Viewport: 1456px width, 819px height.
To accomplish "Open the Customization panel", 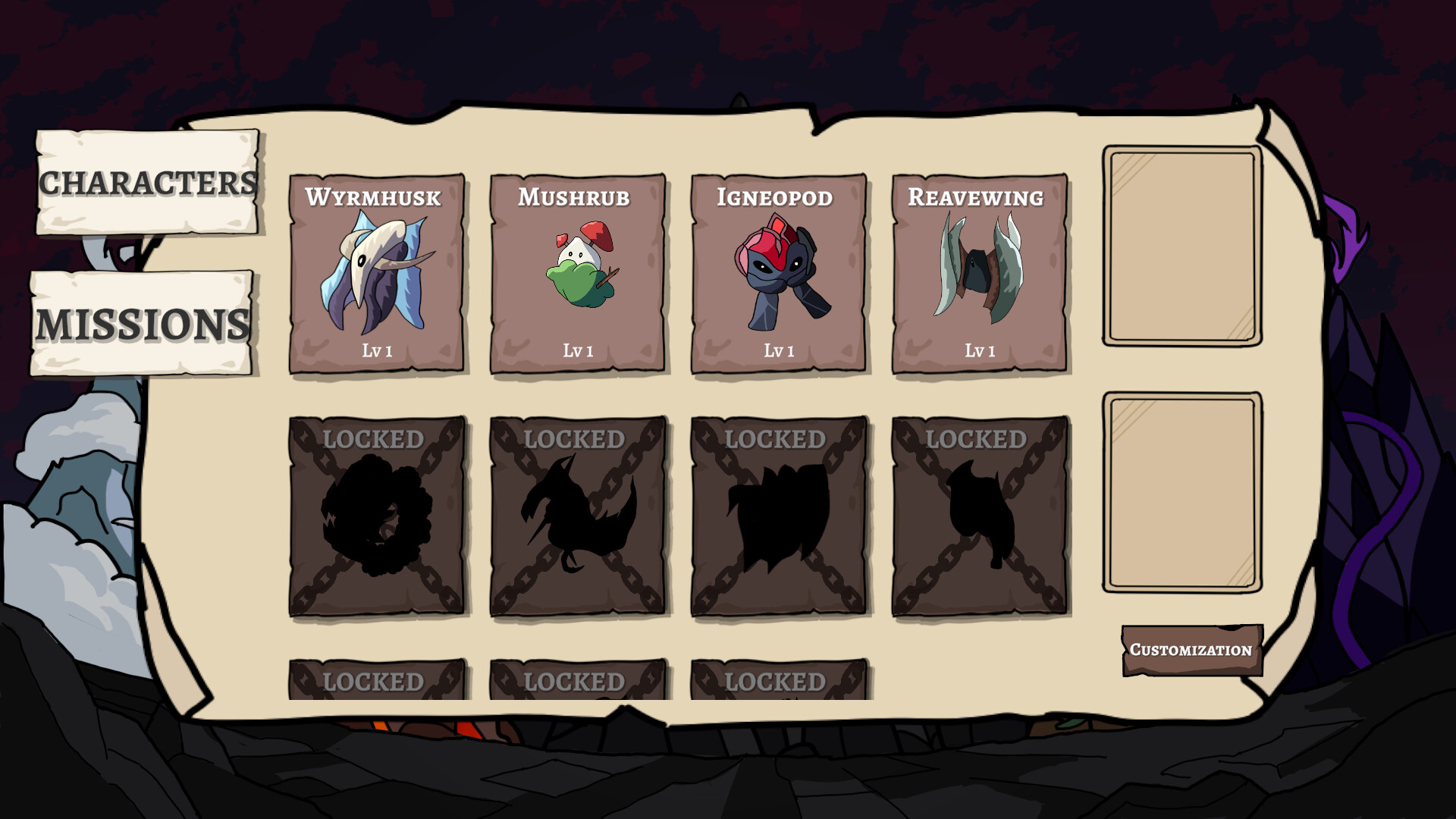I will 1190,648.
